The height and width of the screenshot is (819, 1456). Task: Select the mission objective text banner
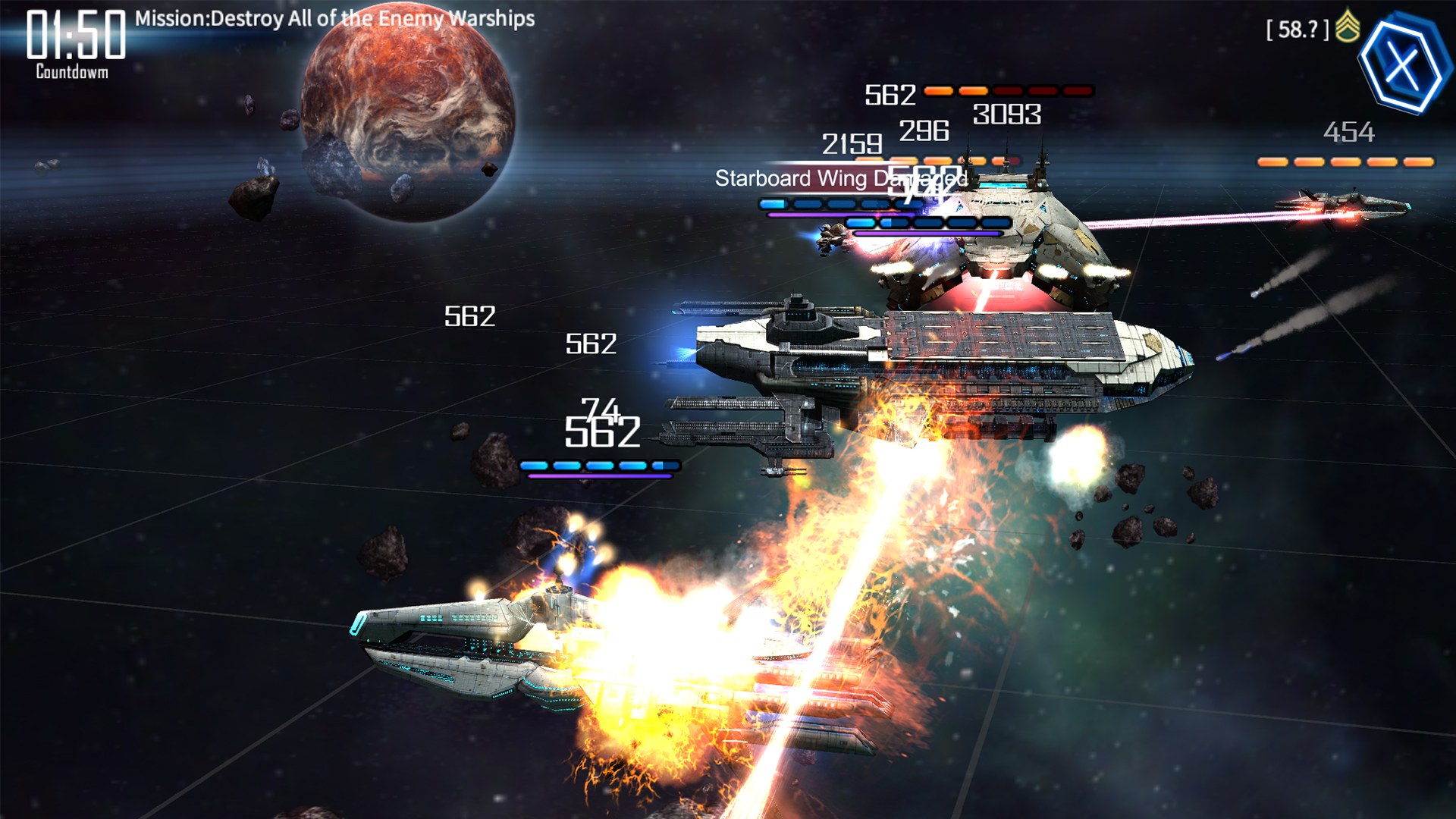click(x=332, y=18)
